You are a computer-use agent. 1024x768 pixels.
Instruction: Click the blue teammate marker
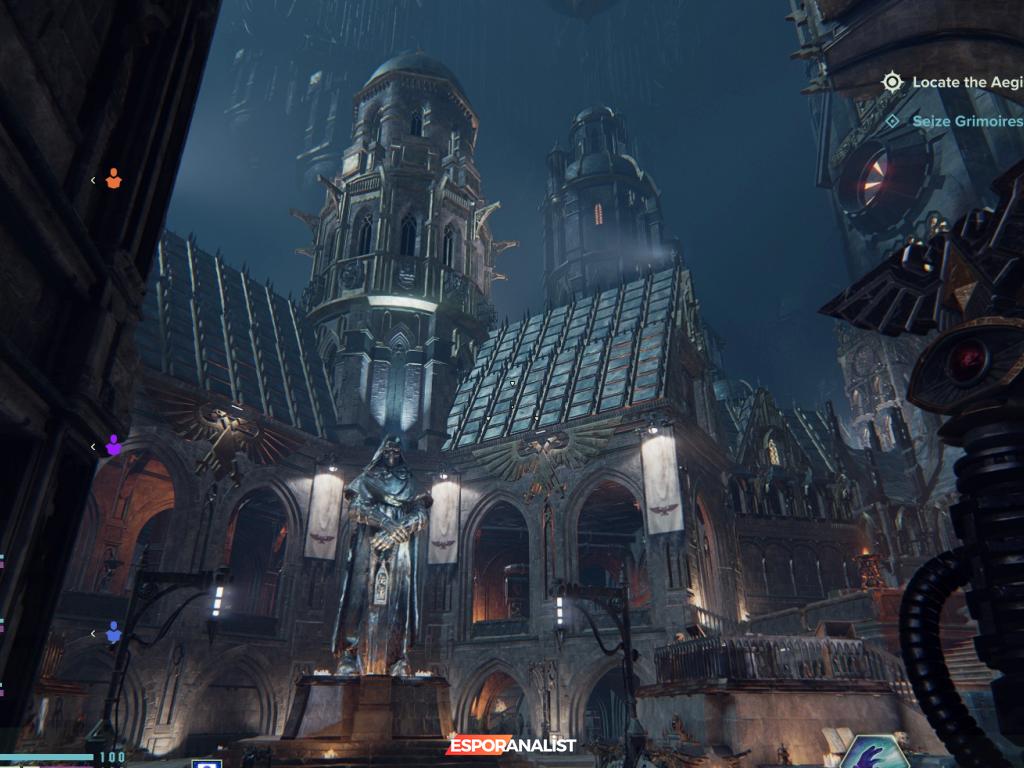coord(113,633)
